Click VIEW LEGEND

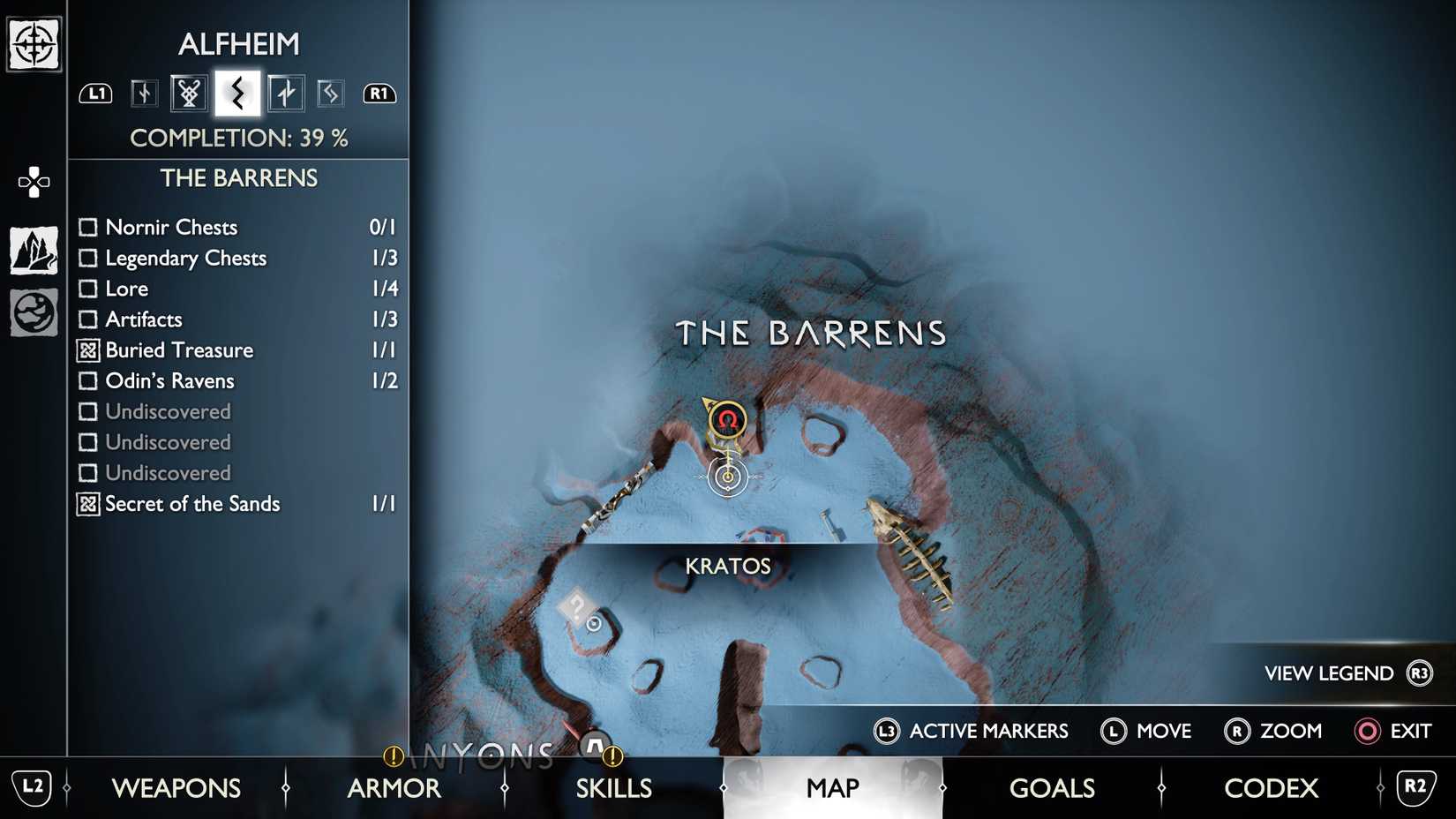click(1328, 672)
